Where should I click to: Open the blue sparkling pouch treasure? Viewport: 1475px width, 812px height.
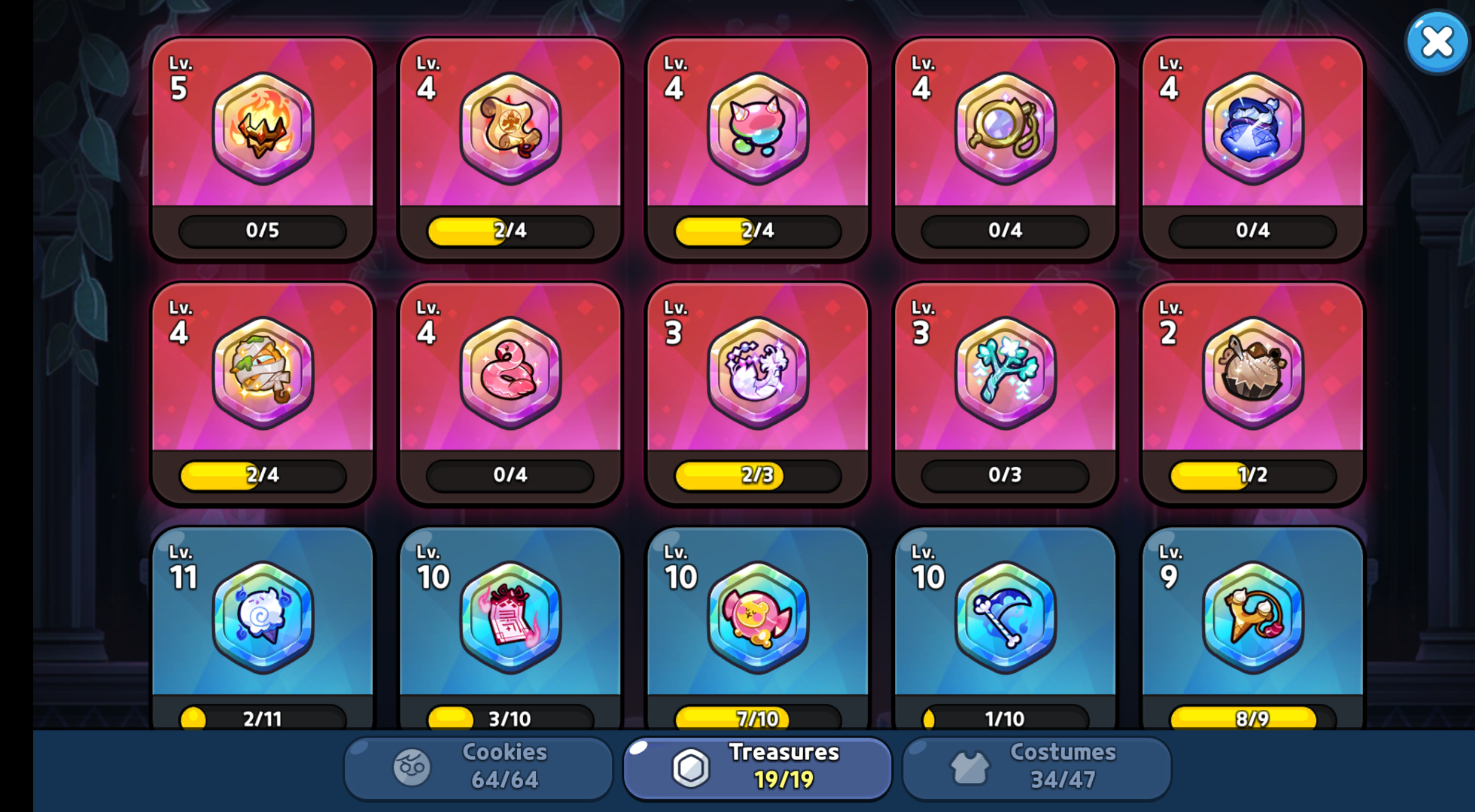click(x=1252, y=148)
